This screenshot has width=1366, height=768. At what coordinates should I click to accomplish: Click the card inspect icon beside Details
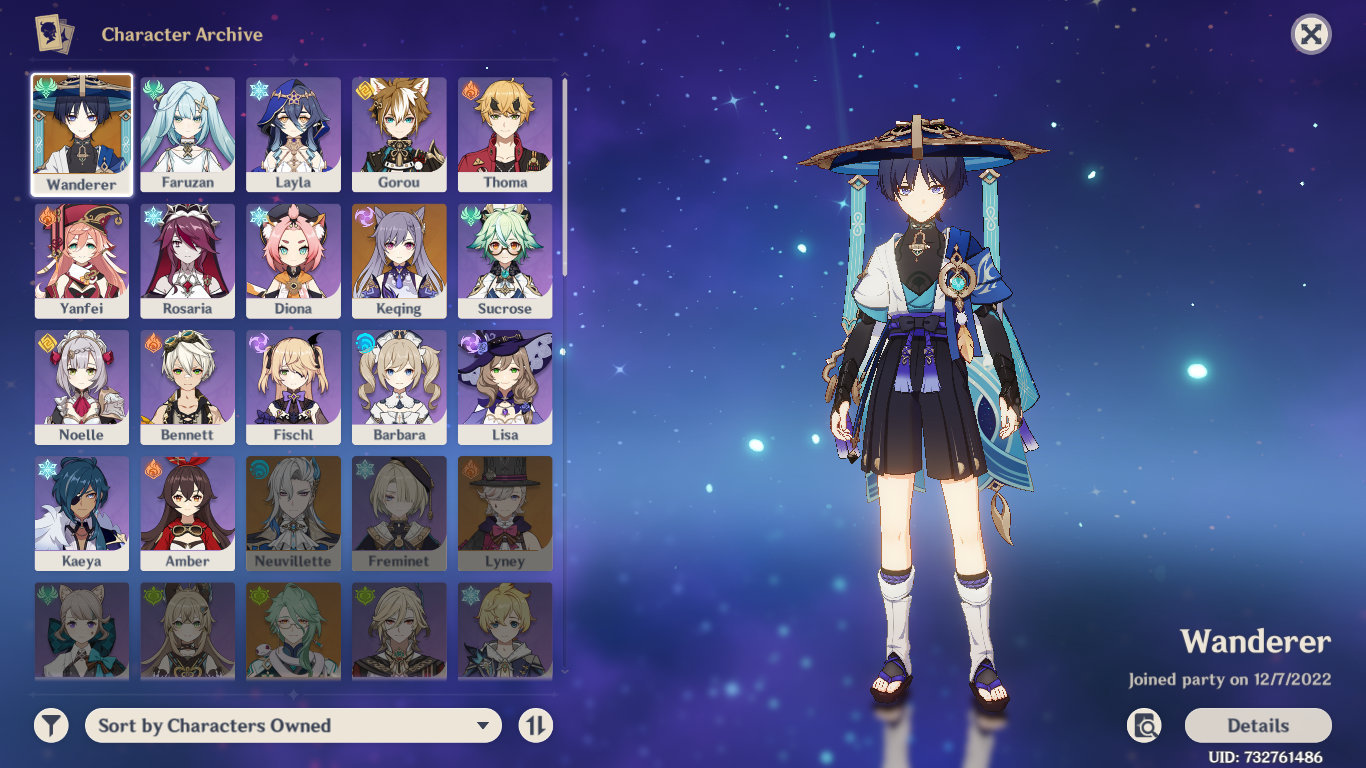(x=1146, y=725)
